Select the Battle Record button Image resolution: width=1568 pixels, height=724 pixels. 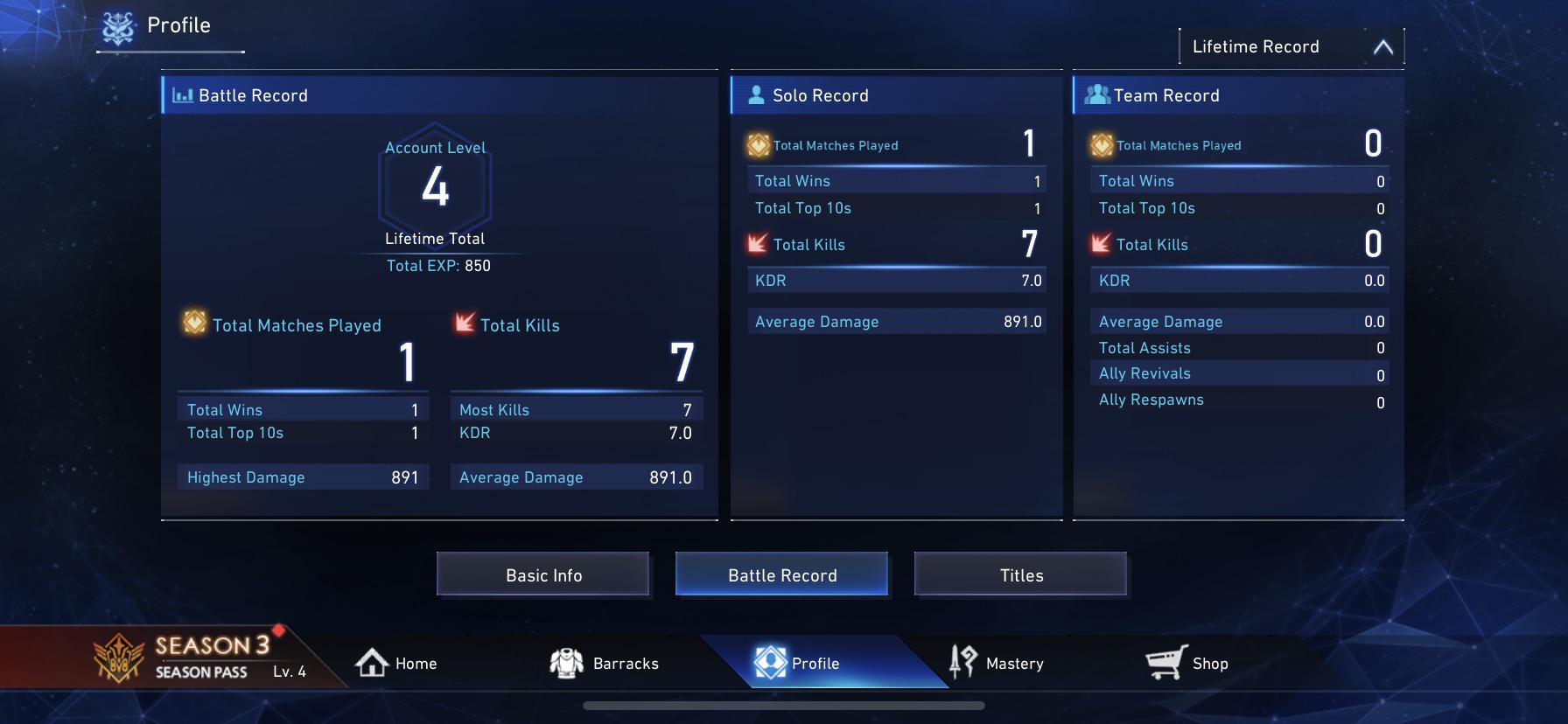781,574
